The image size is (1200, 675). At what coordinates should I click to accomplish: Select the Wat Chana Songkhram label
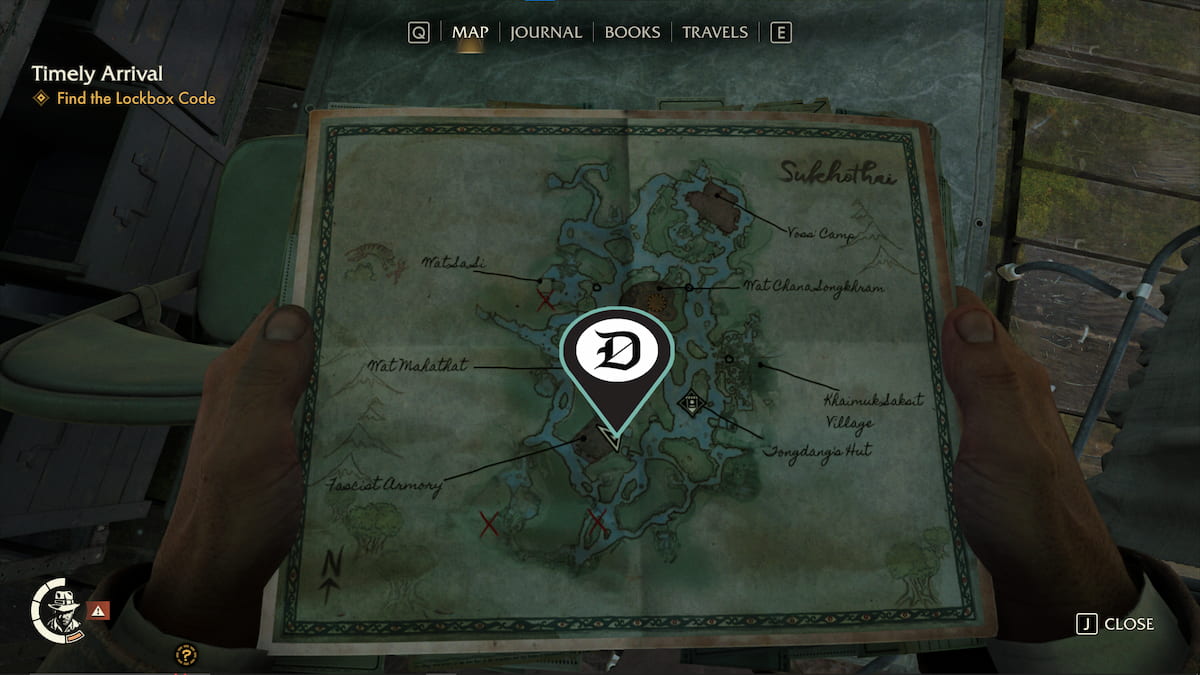point(814,286)
